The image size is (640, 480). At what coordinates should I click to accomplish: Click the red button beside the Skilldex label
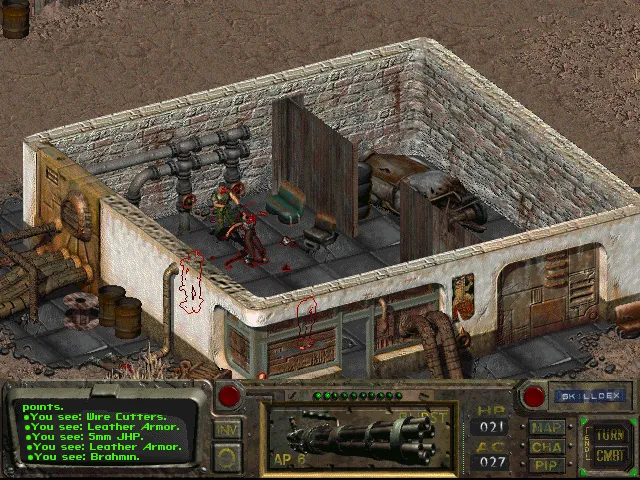[533, 397]
